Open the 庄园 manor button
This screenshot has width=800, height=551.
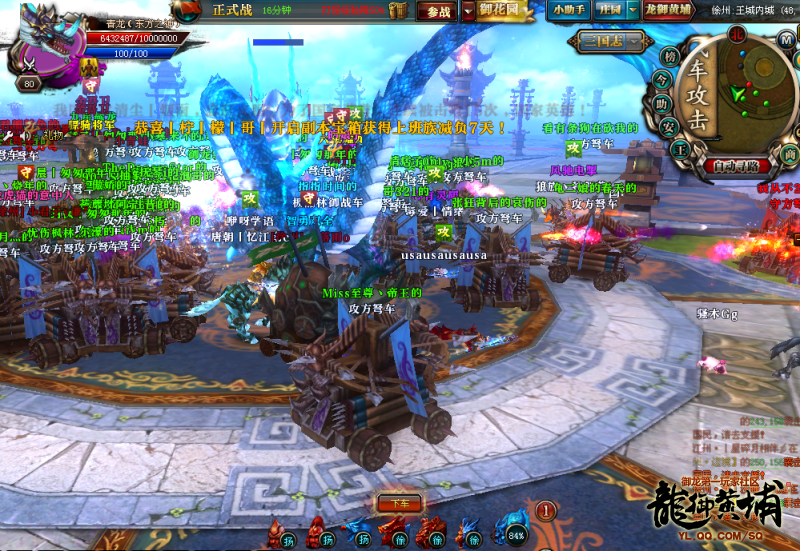(609, 9)
